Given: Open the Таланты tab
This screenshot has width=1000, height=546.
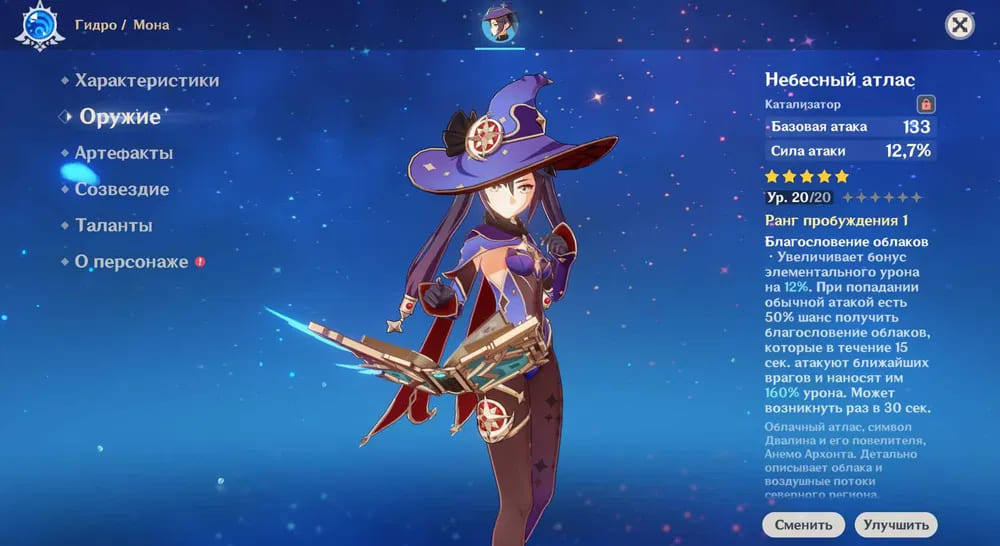Looking at the screenshot, I should pos(113,226).
